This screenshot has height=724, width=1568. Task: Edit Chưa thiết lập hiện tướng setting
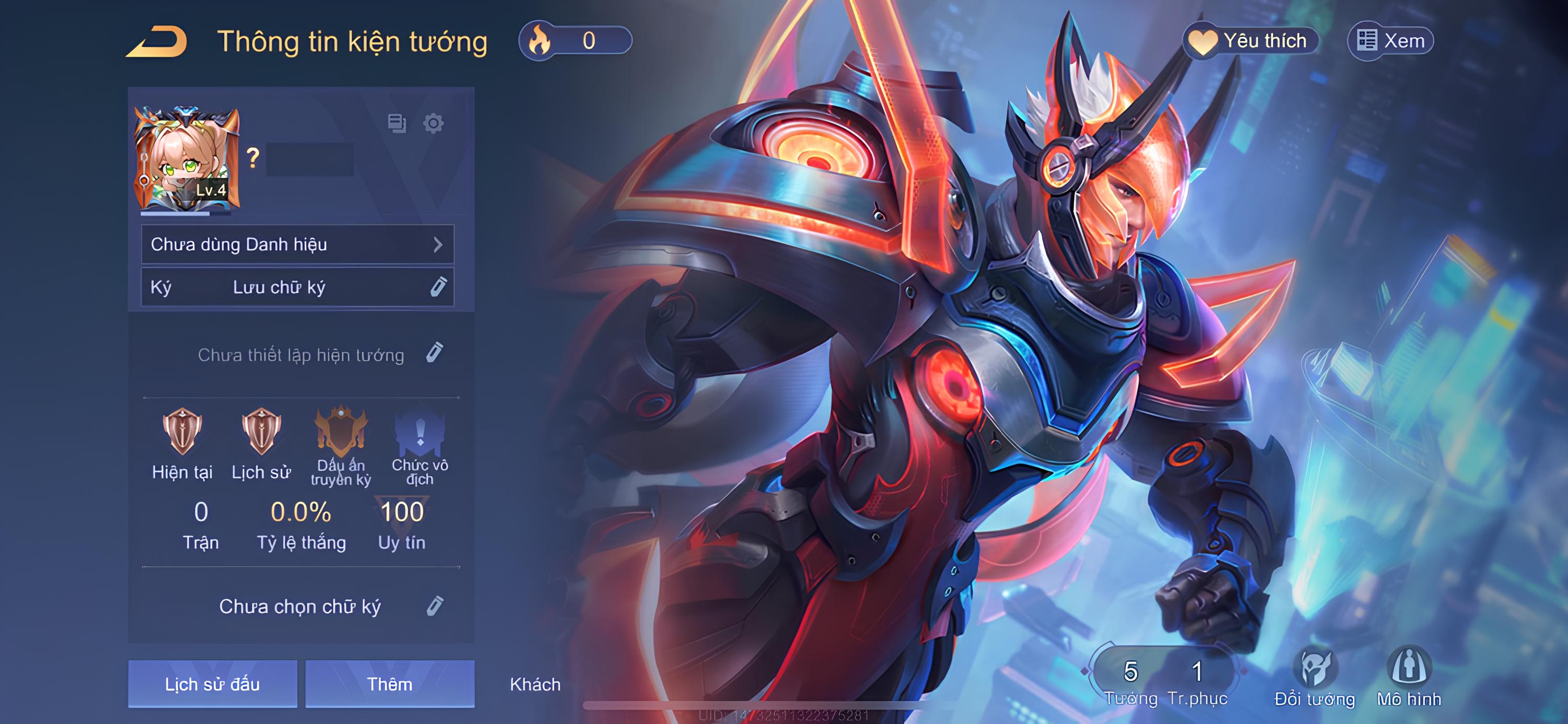(434, 353)
